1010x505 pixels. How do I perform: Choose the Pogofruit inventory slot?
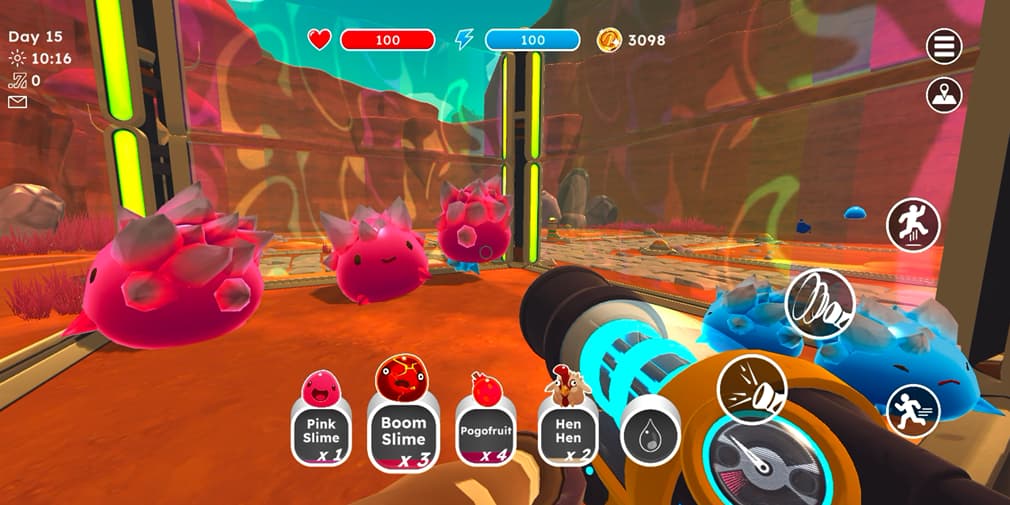[x=486, y=430]
